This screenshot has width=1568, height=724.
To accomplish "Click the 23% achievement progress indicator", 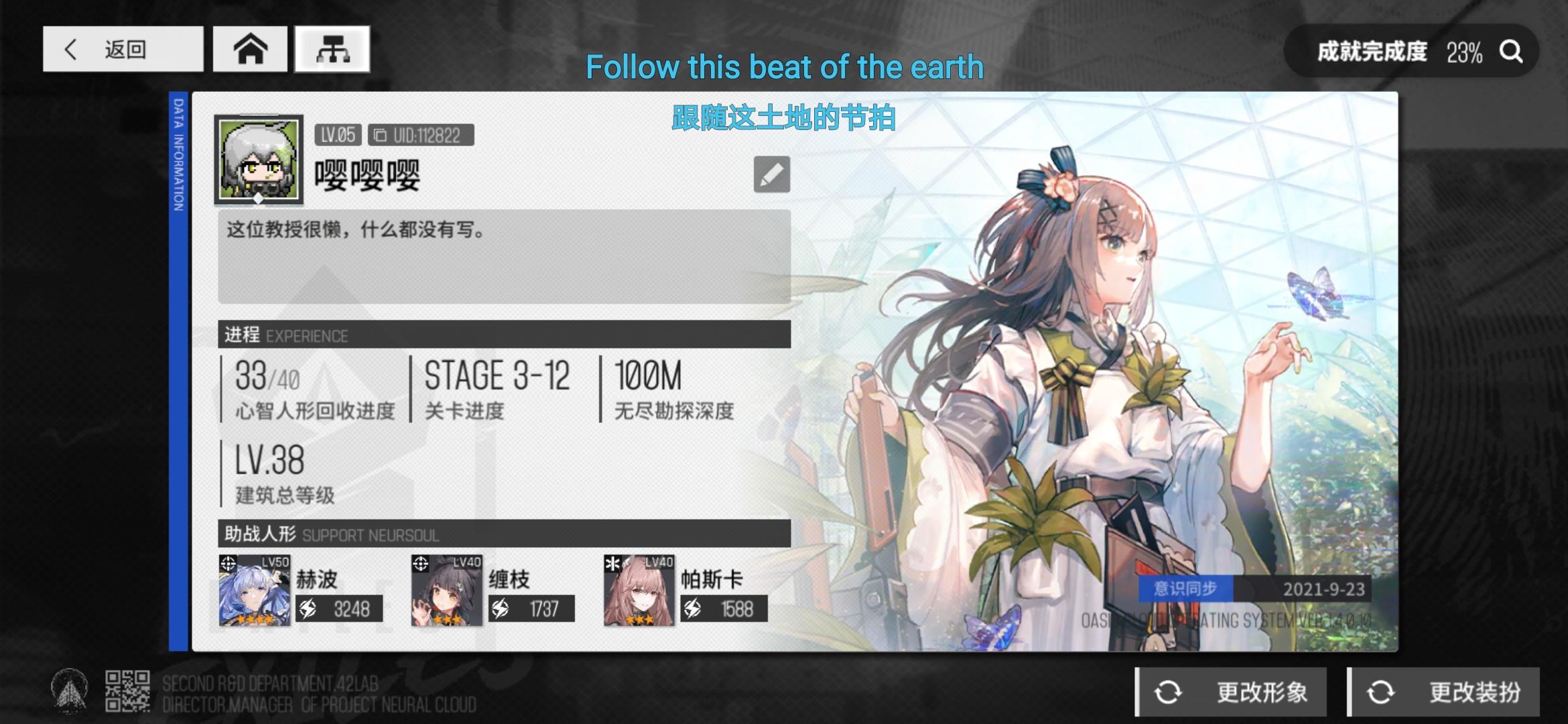I will point(1465,51).
